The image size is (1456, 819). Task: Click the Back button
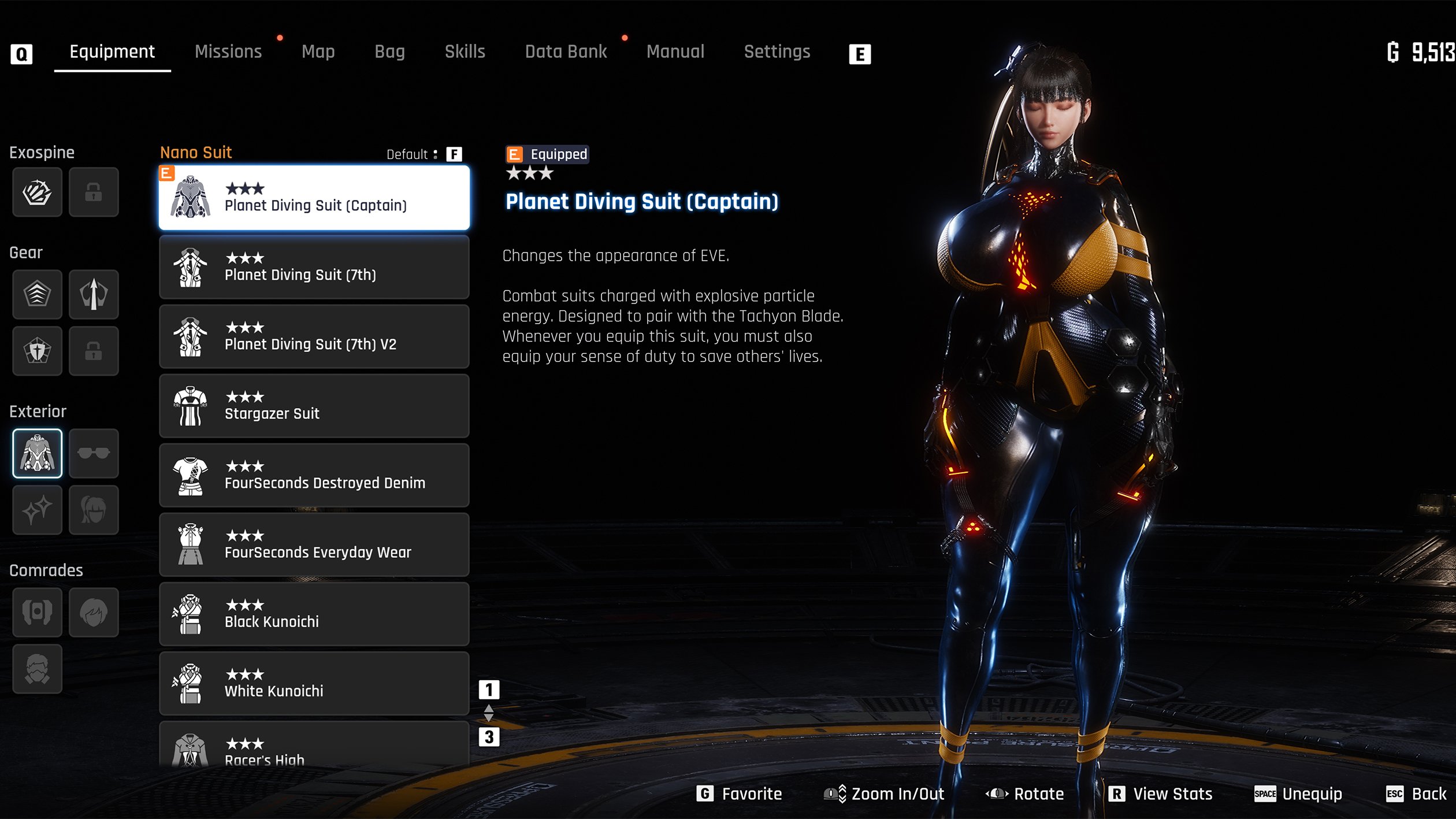[x=1416, y=794]
